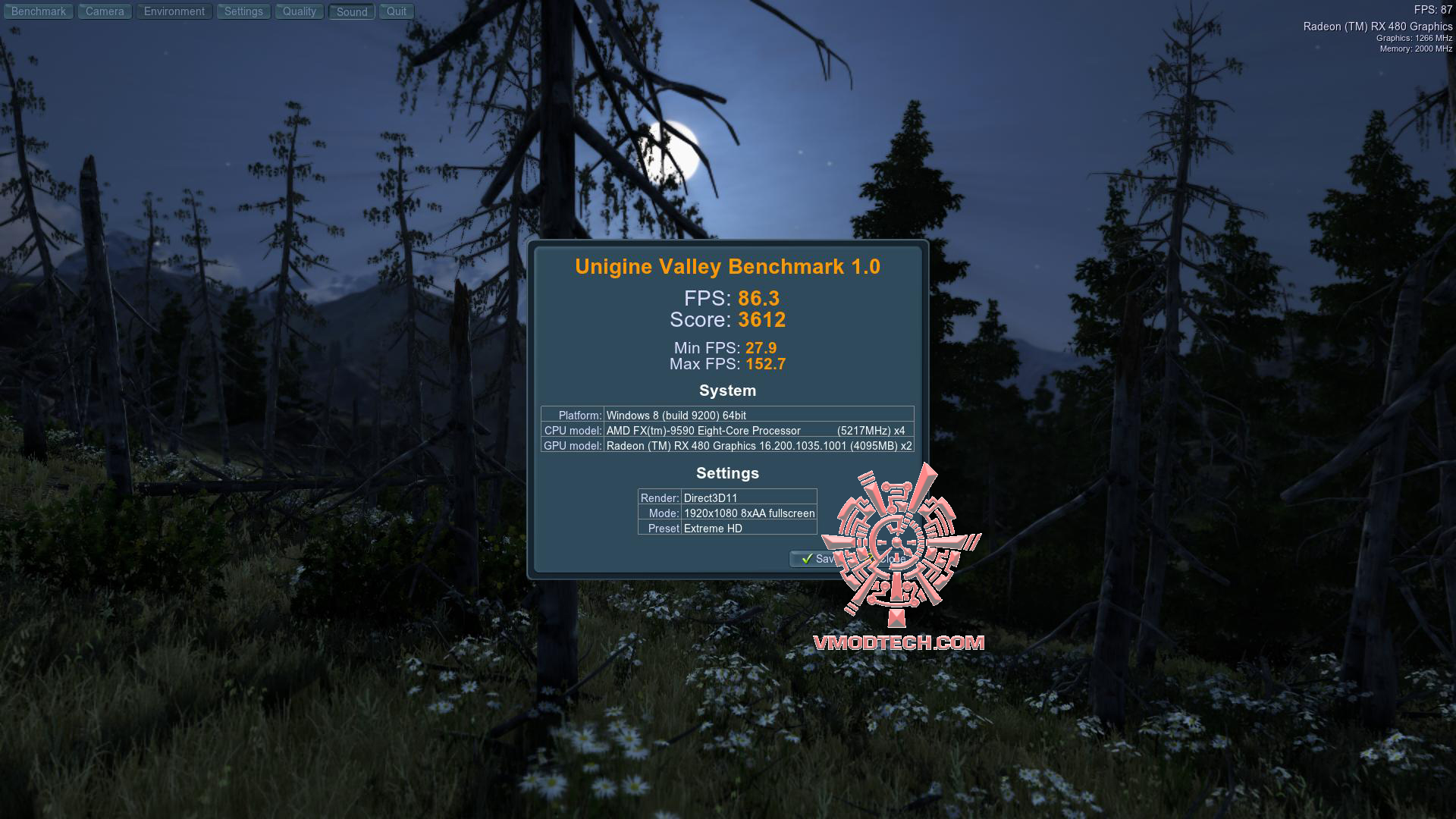Screen dimensions: 1456x819
Task: Select the Quit menu item
Action: click(395, 11)
